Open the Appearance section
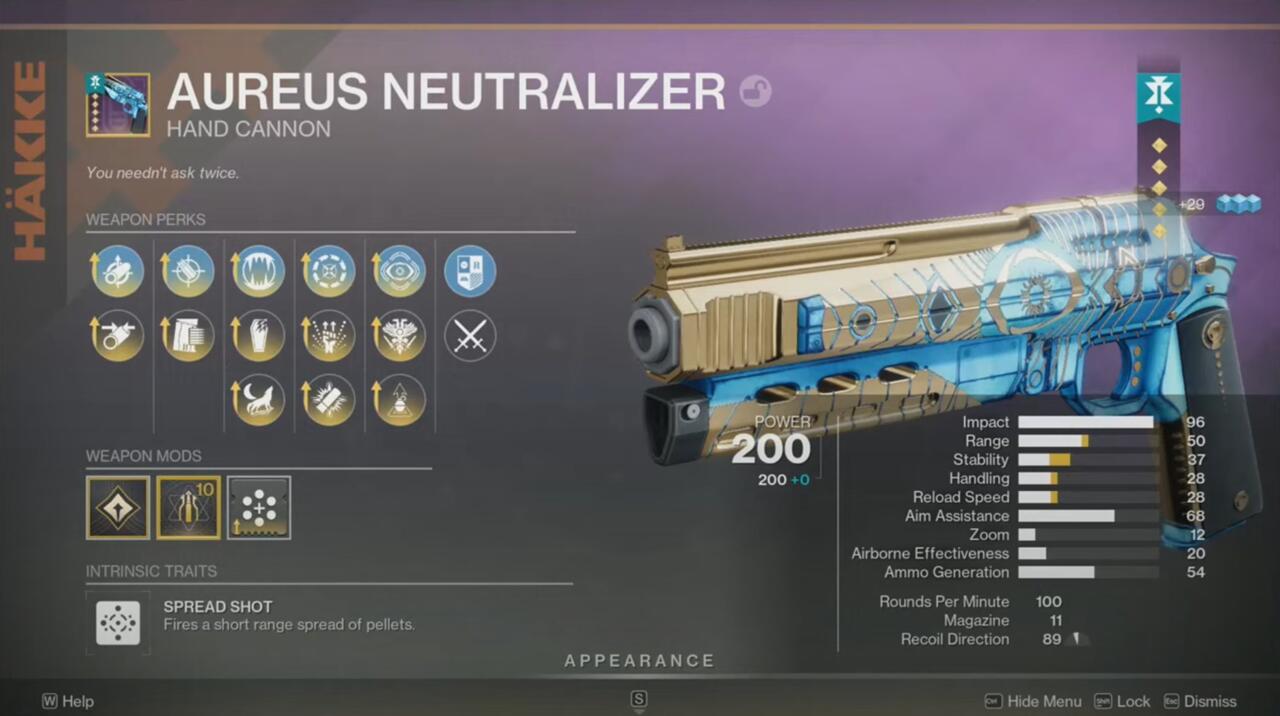 point(639,661)
